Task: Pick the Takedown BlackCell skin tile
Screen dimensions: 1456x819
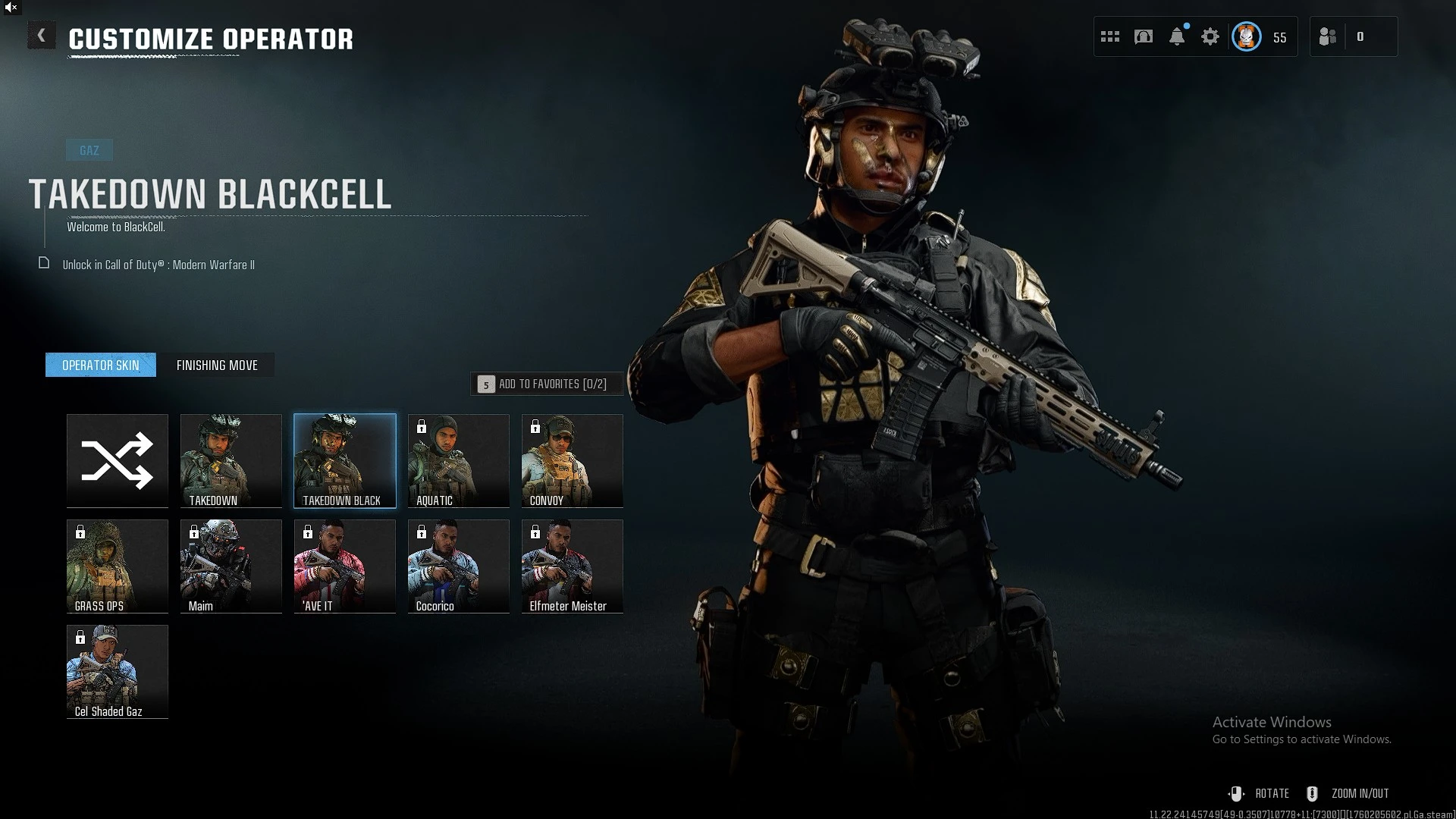Action: pyautogui.click(x=345, y=460)
